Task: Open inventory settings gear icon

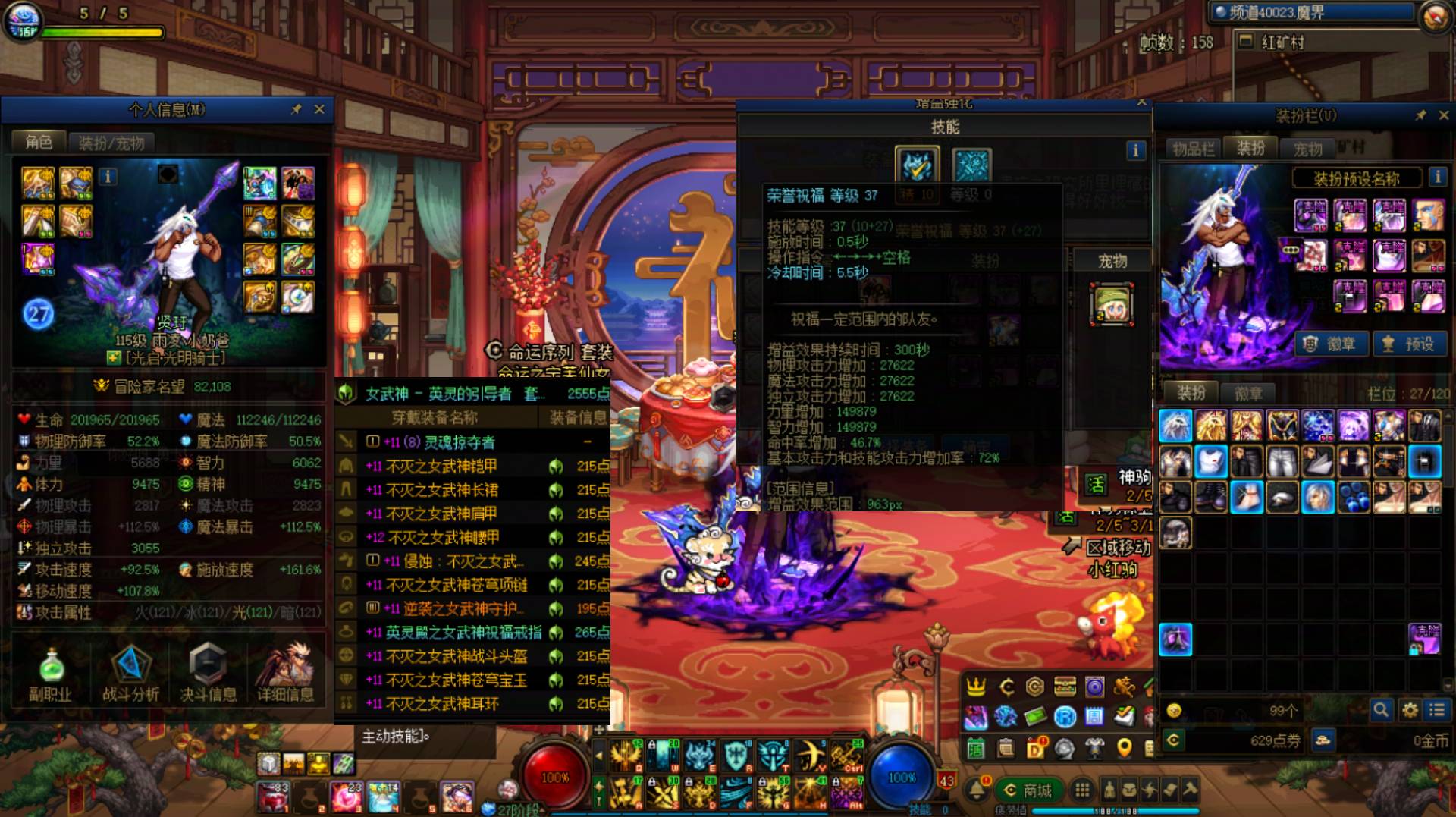Action: [1410, 710]
